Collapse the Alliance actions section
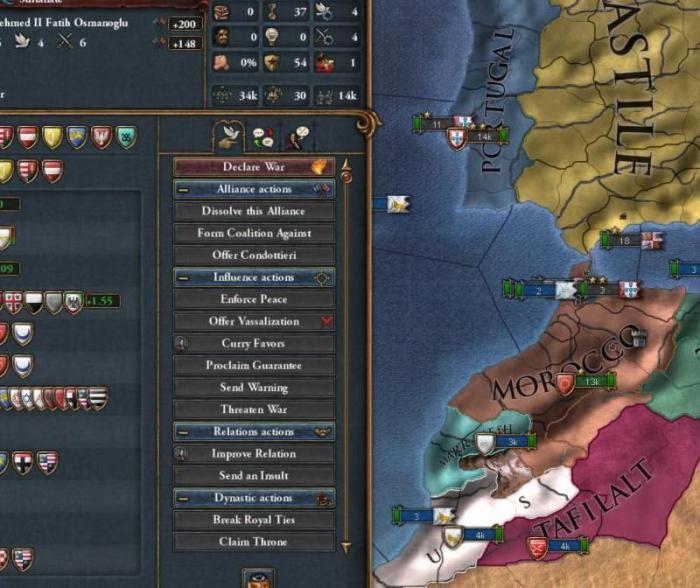This screenshot has height=588, width=700. [x=183, y=189]
